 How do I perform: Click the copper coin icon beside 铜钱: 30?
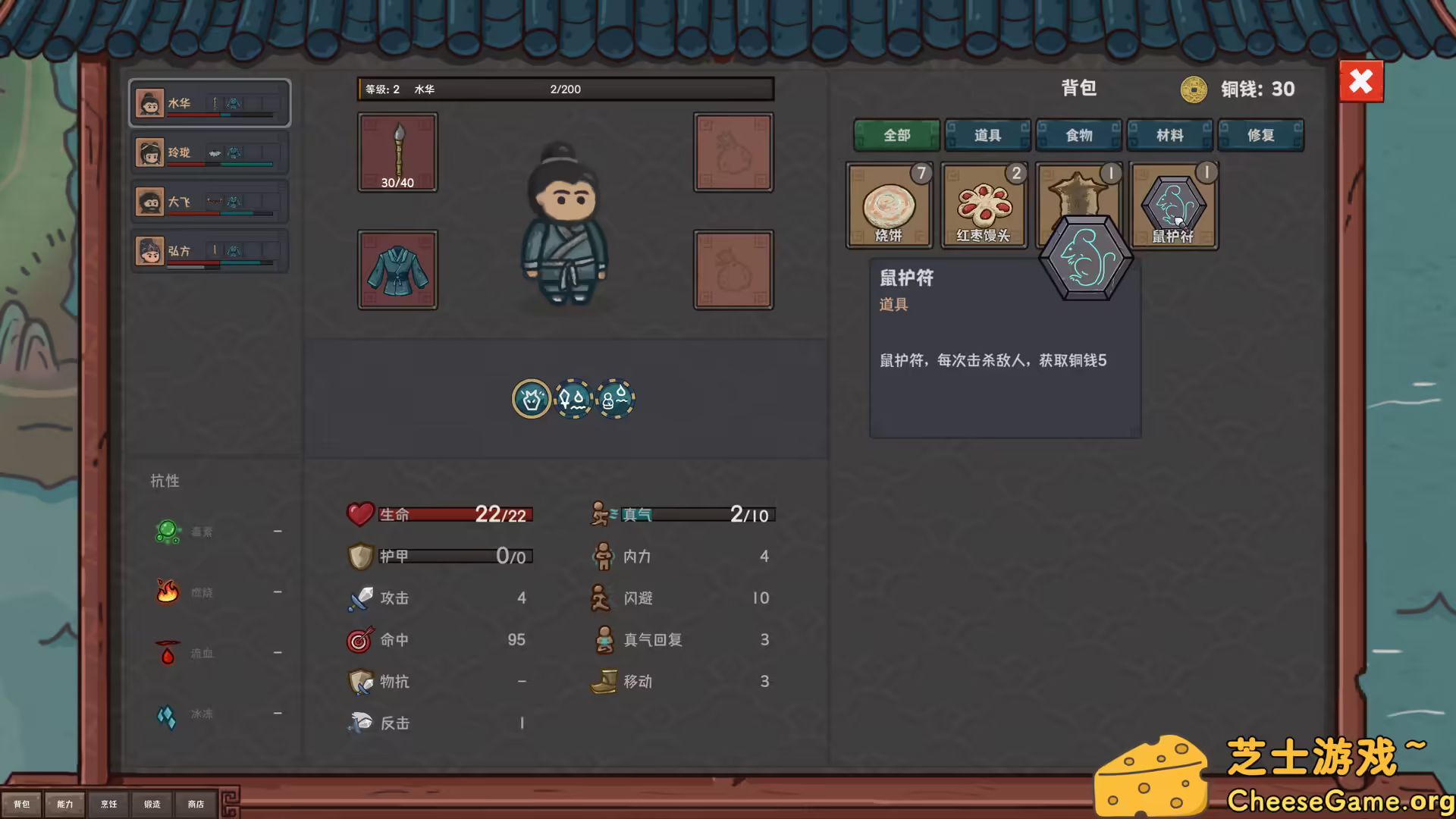(1193, 89)
